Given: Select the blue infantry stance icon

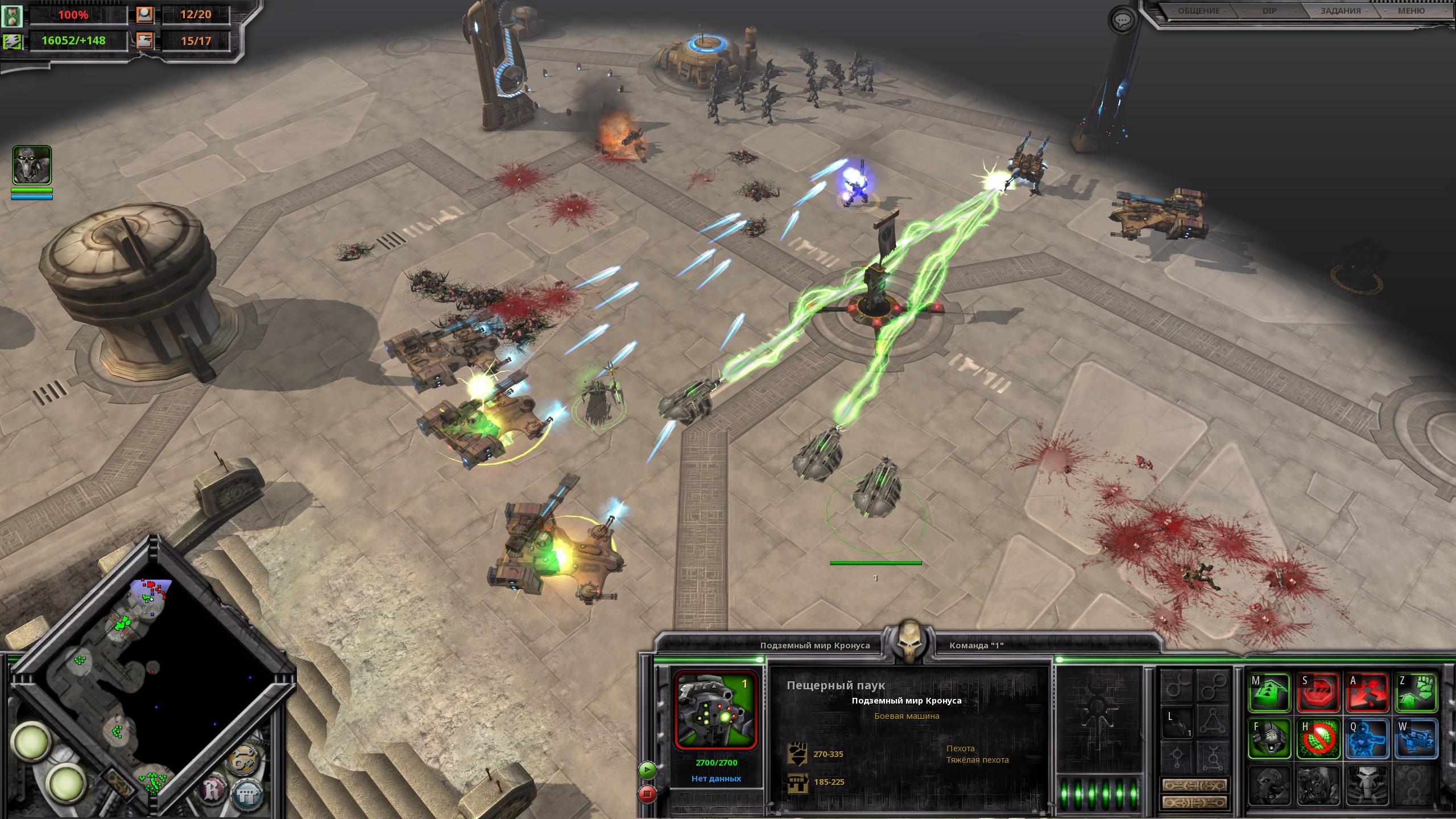Looking at the screenshot, I should (1367, 739).
